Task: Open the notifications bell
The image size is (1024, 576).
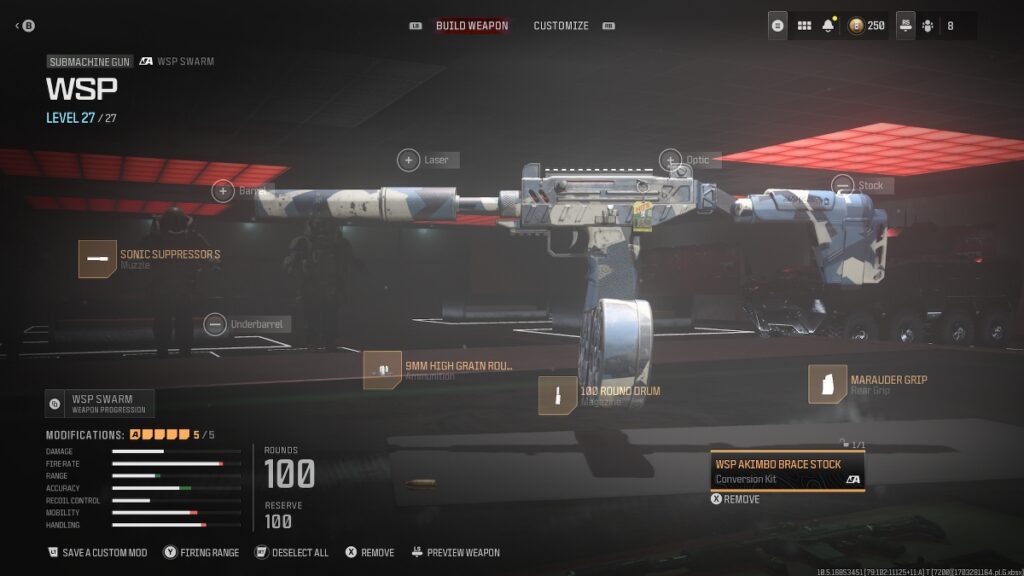Action: click(x=828, y=26)
